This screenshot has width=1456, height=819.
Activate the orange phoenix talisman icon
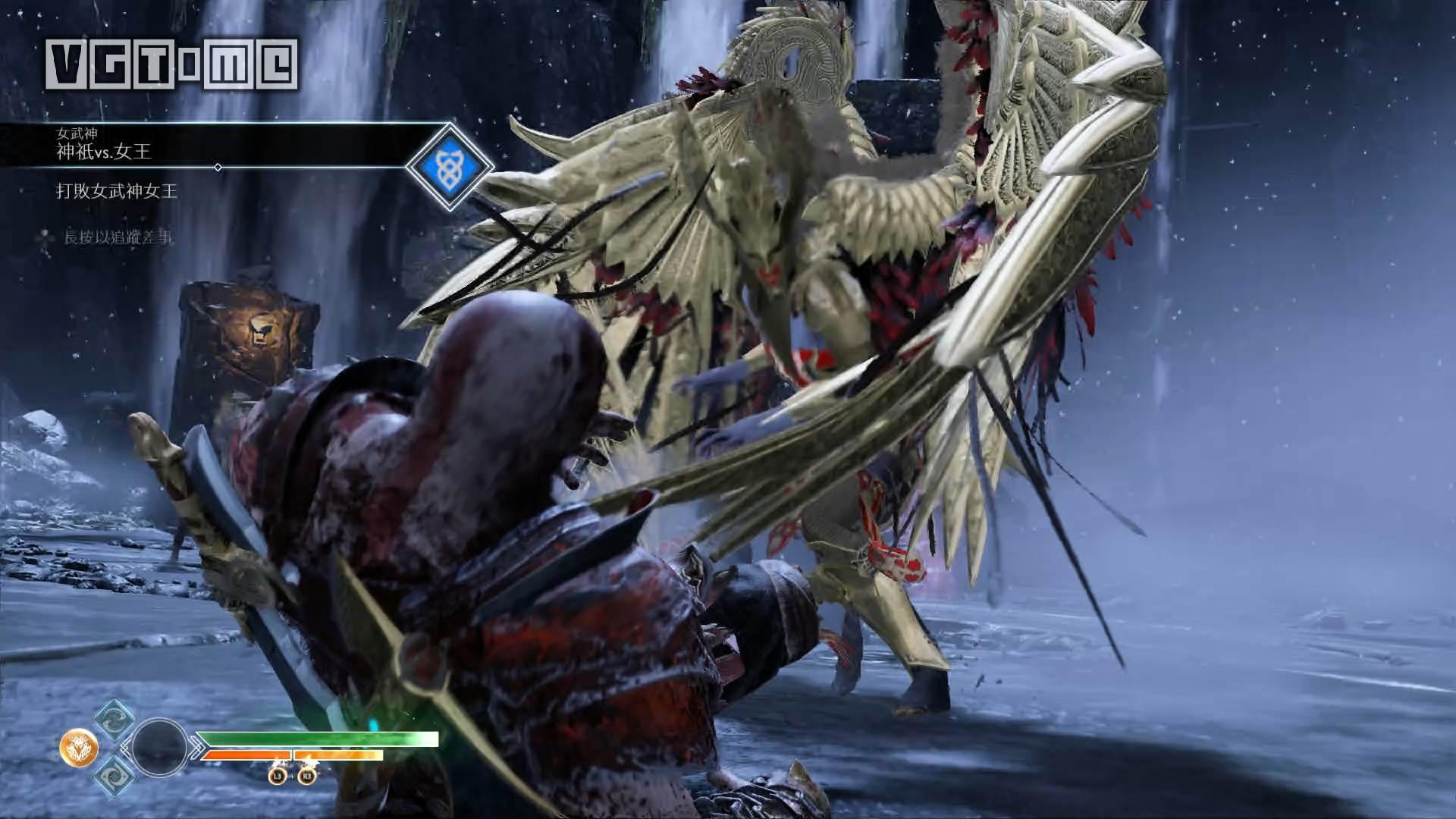pyautogui.click(x=79, y=748)
